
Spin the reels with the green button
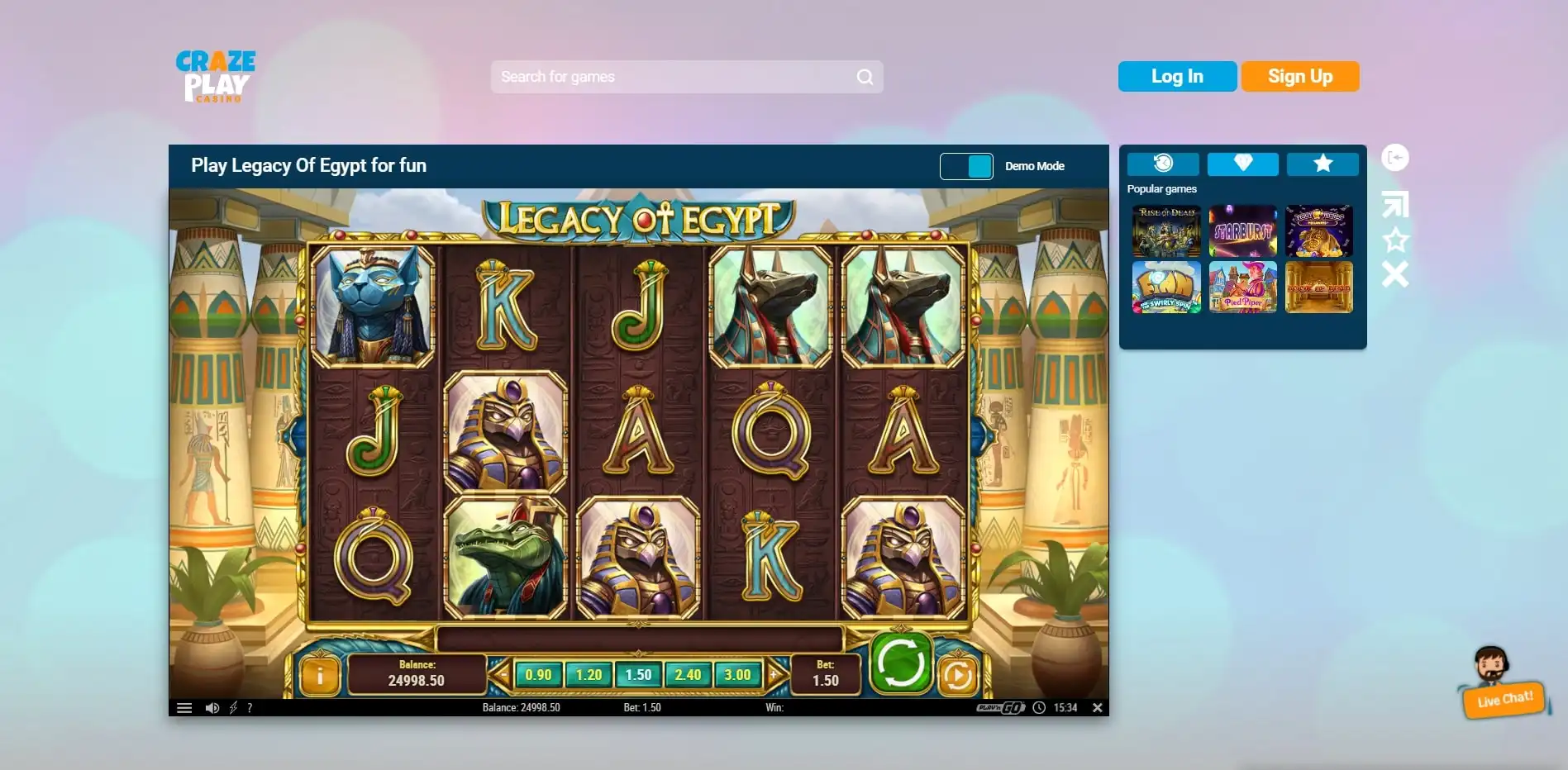[900, 663]
